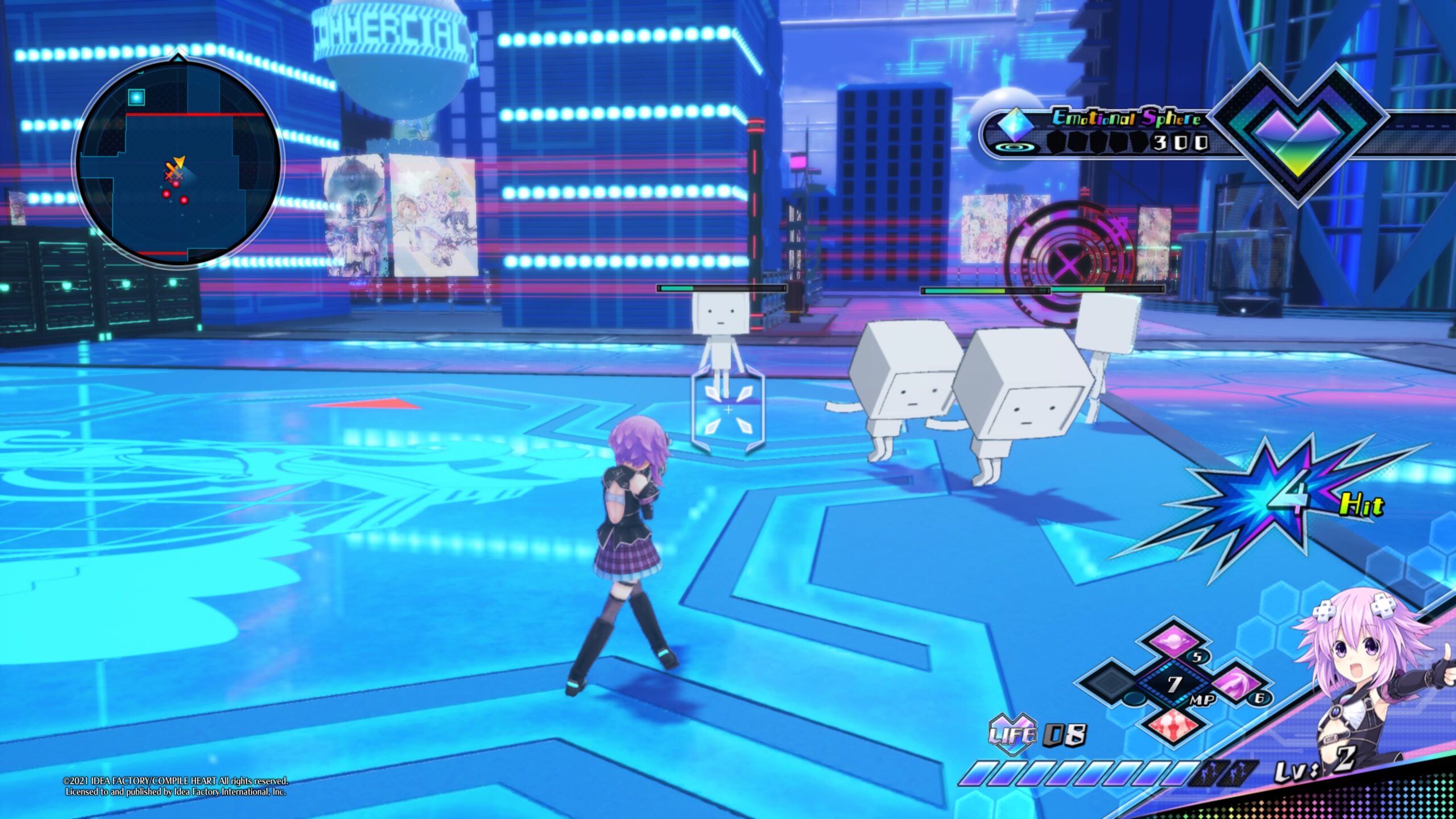The height and width of the screenshot is (819, 1456).
Task: Select the glowing cyan square minimap marker
Action: click(x=136, y=97)
